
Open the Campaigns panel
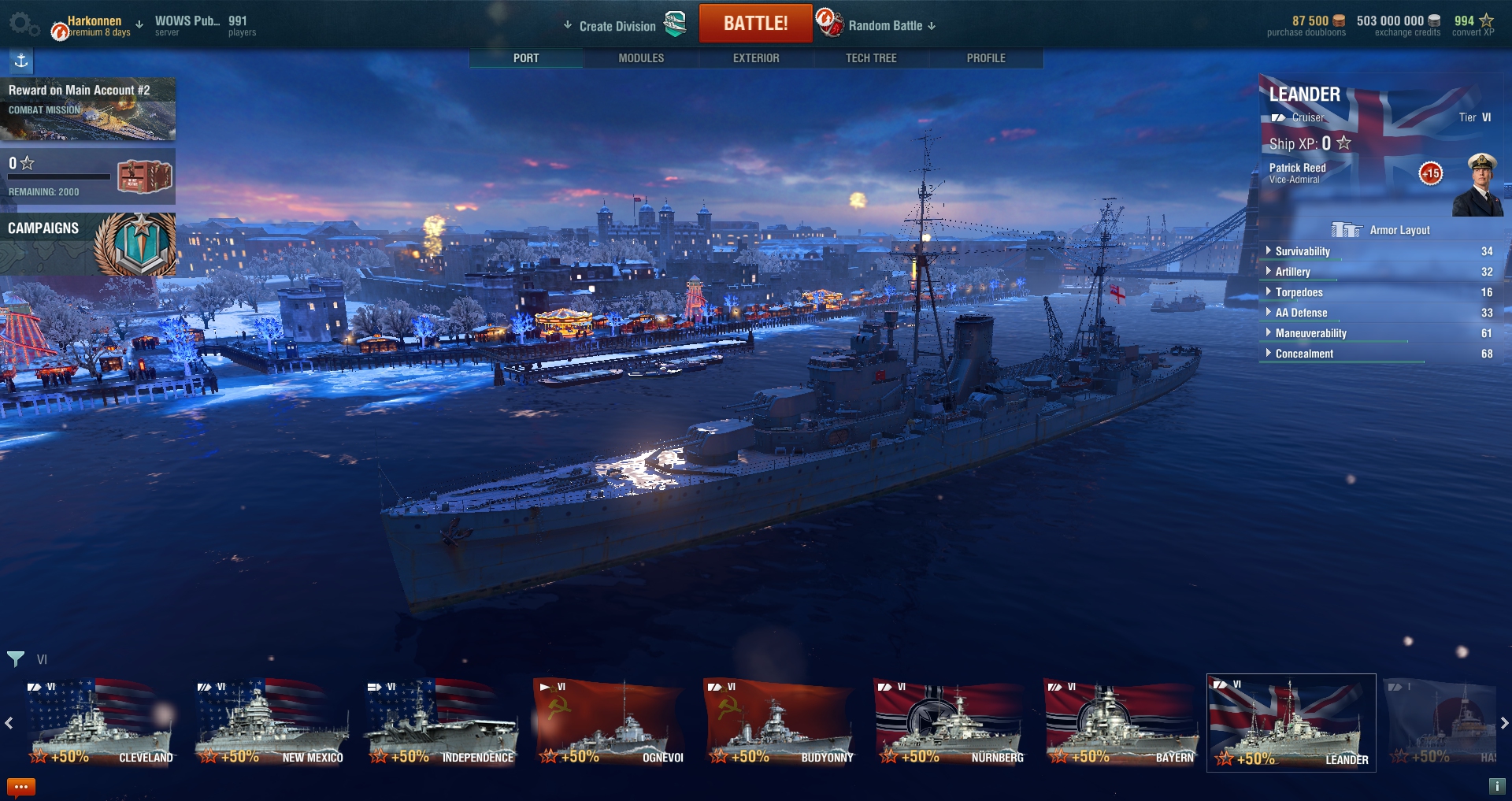tap(87, 243)
